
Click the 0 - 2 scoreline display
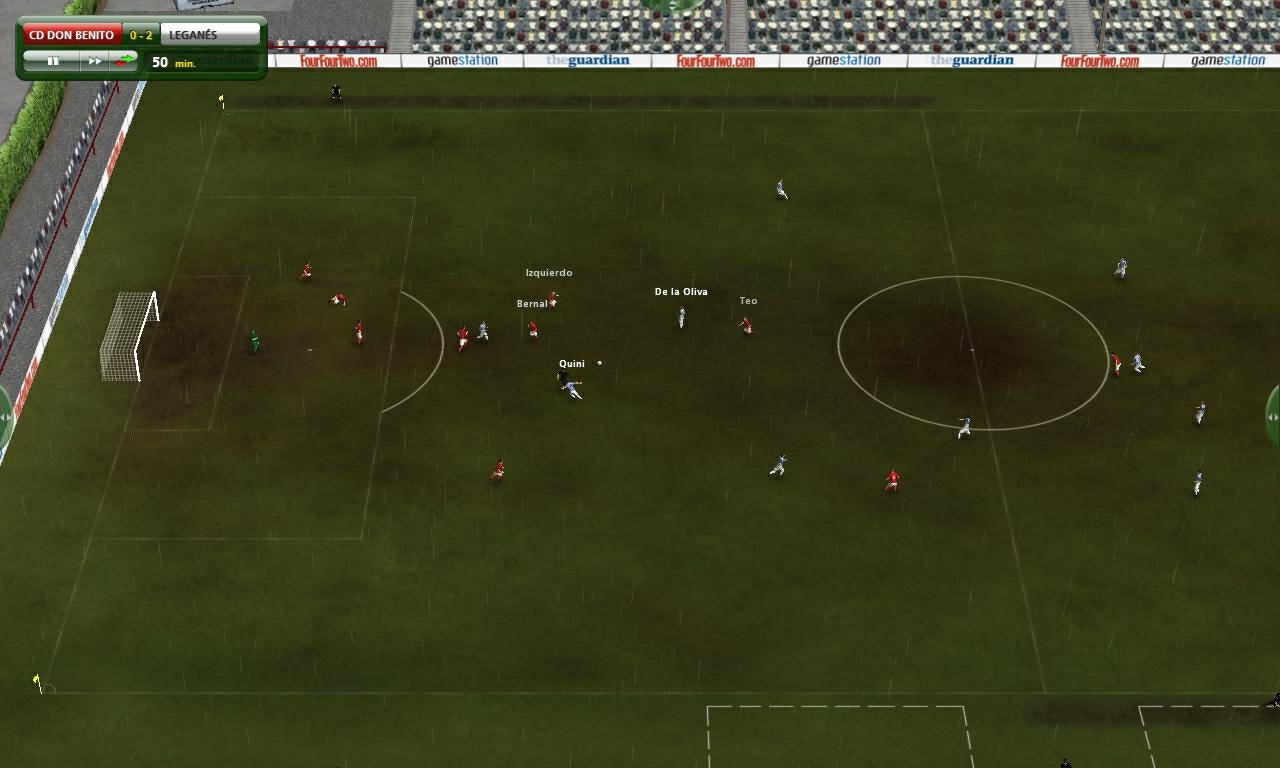coord(140,32)
